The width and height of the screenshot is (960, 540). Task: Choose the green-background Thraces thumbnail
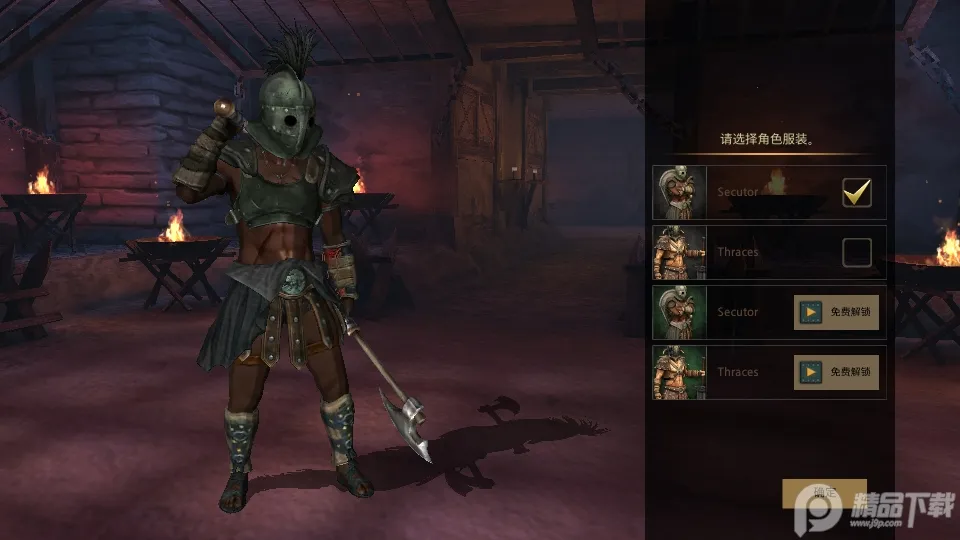tap(680, 372)
